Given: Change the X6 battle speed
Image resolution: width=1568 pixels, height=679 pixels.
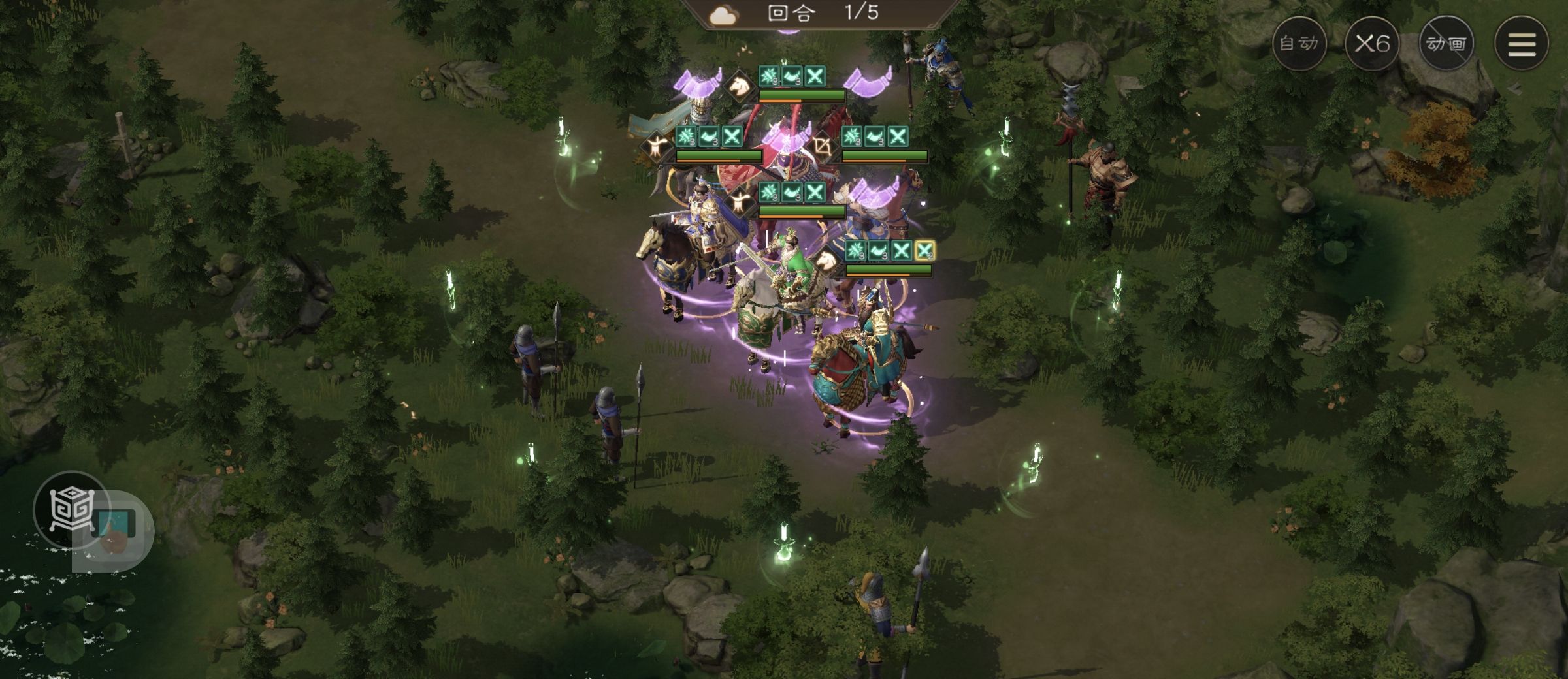Looking at the screenshot, I should coord(1372,44).
